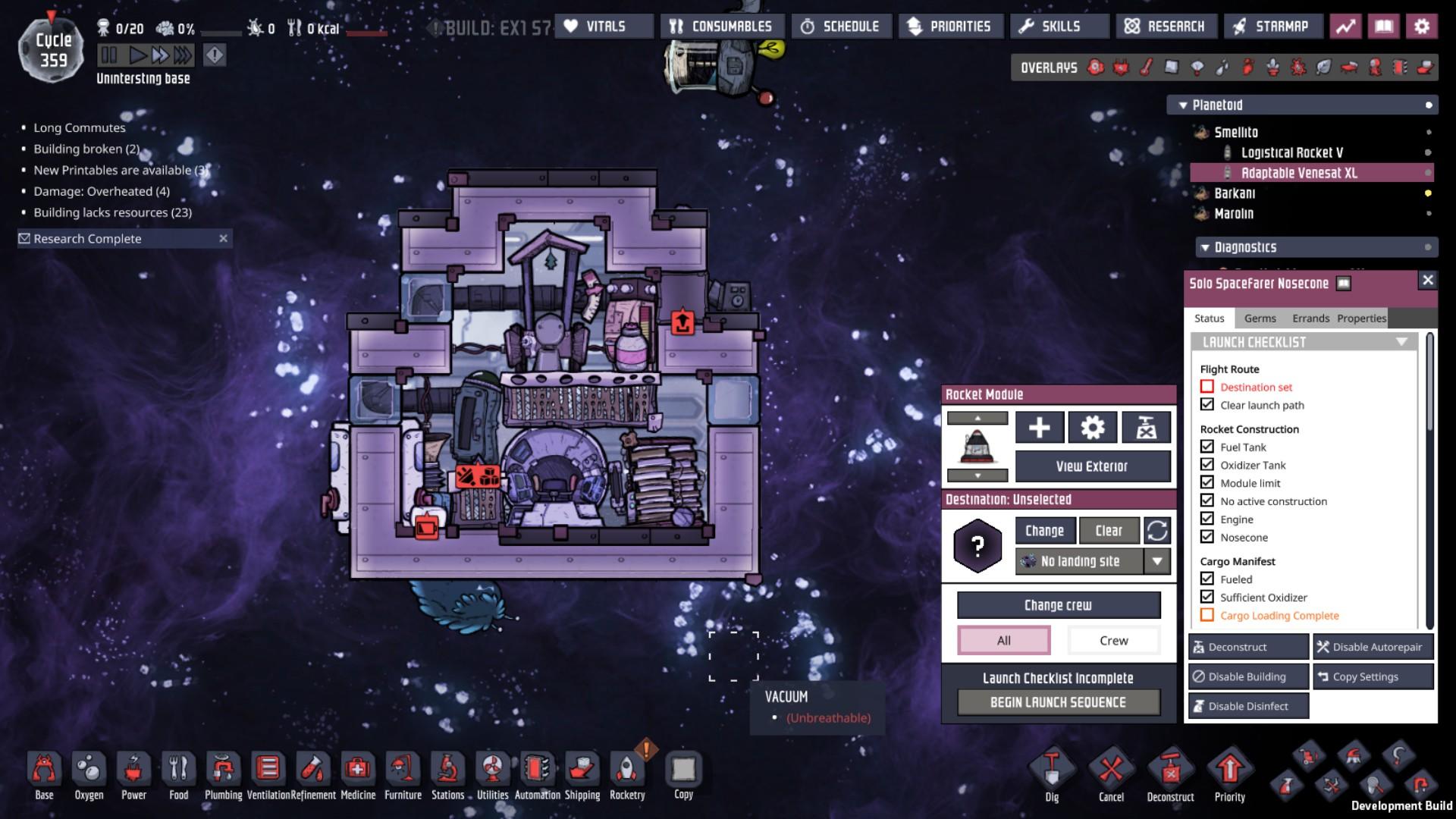The height and width of the screenshot is (819, 1456).
Task: Close the Solo Spacefarer Nosecone panel
Action: [x=1427, y=281]
